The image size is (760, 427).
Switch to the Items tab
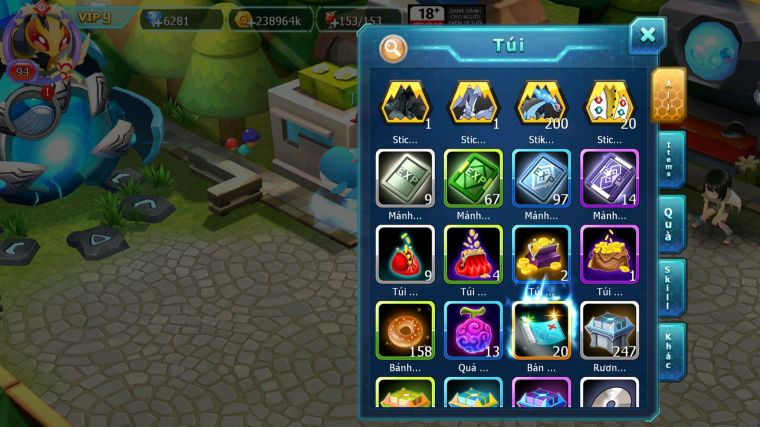tap(670, 159)
